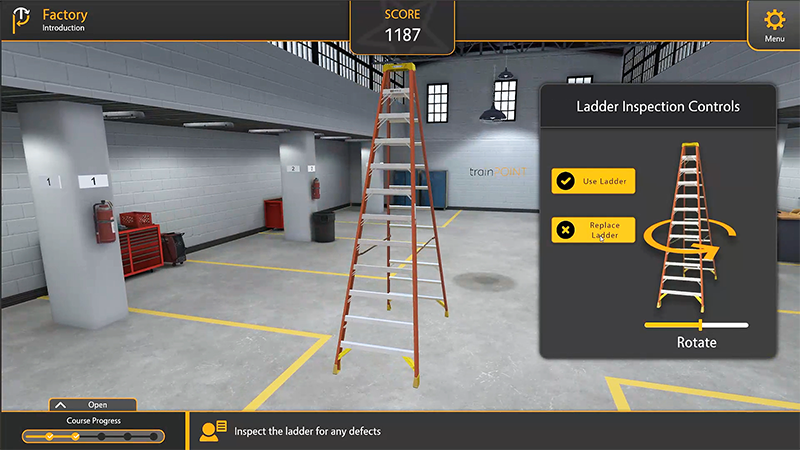Select the Replace Ladder button

(x=594, y=230)
